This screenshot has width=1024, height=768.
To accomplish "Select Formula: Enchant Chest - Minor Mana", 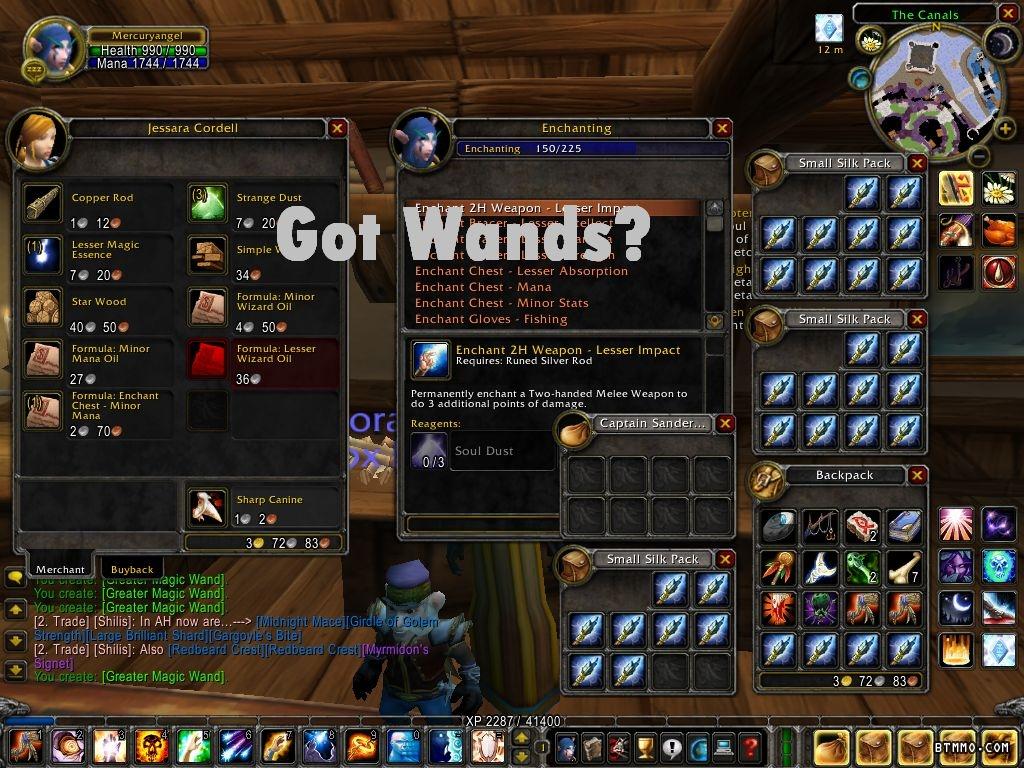I will 43,412.
